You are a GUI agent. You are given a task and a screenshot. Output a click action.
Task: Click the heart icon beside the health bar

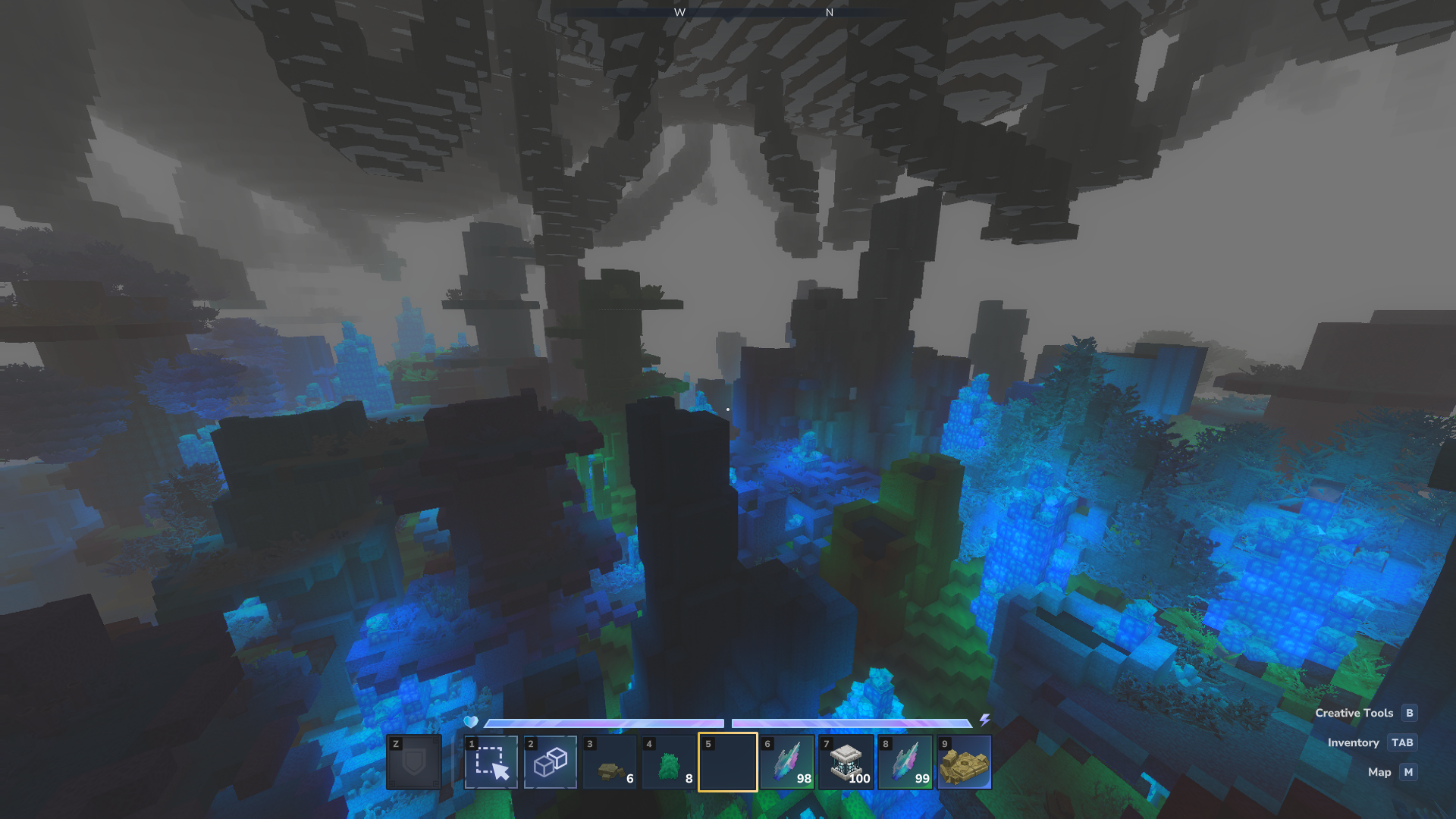click(471, 723)
